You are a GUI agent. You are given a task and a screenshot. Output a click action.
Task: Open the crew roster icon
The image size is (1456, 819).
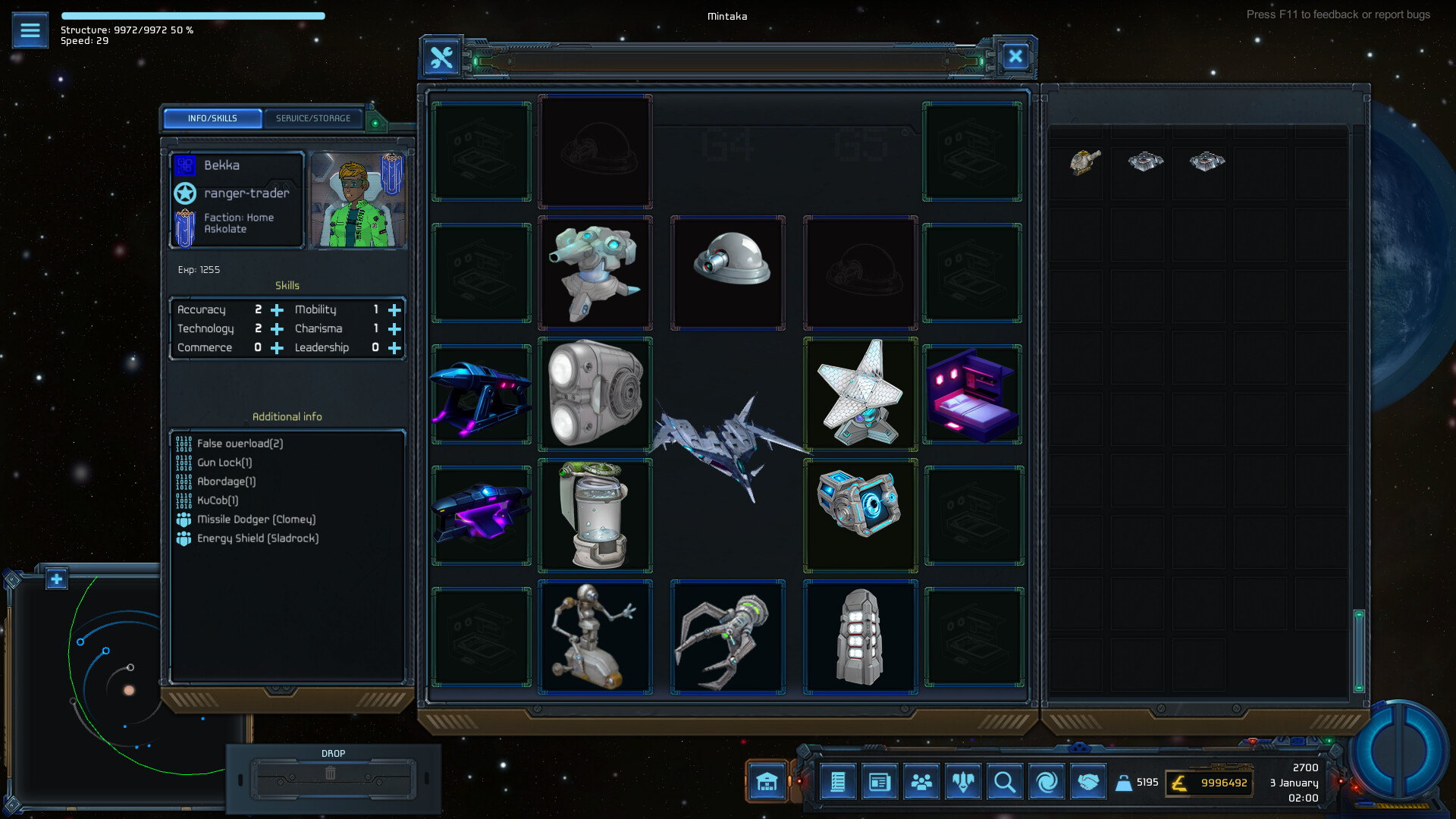coord(921,782)
